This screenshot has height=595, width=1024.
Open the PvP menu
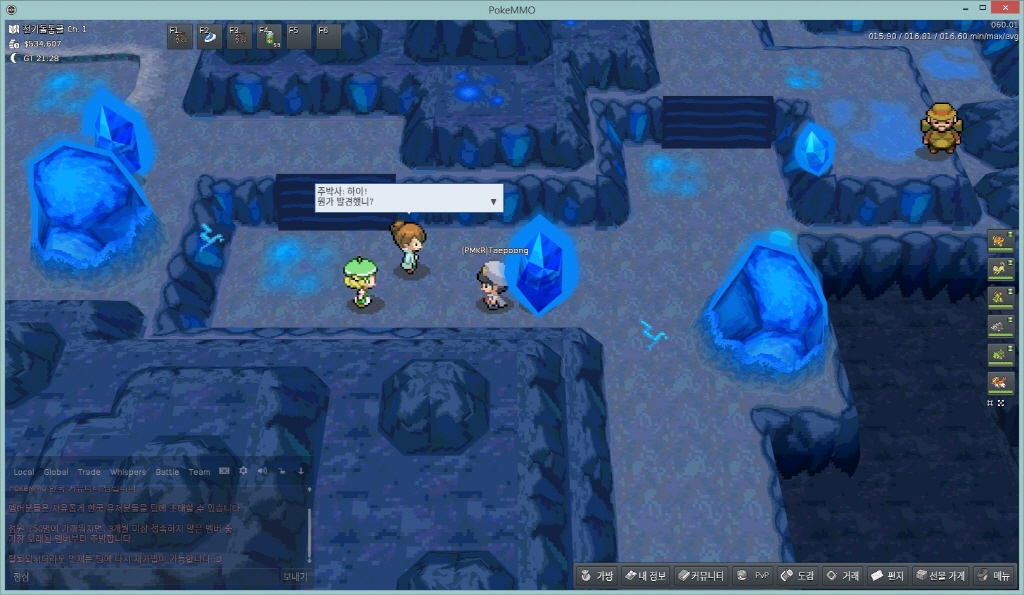pyautogui.click(x=753, y=576)
